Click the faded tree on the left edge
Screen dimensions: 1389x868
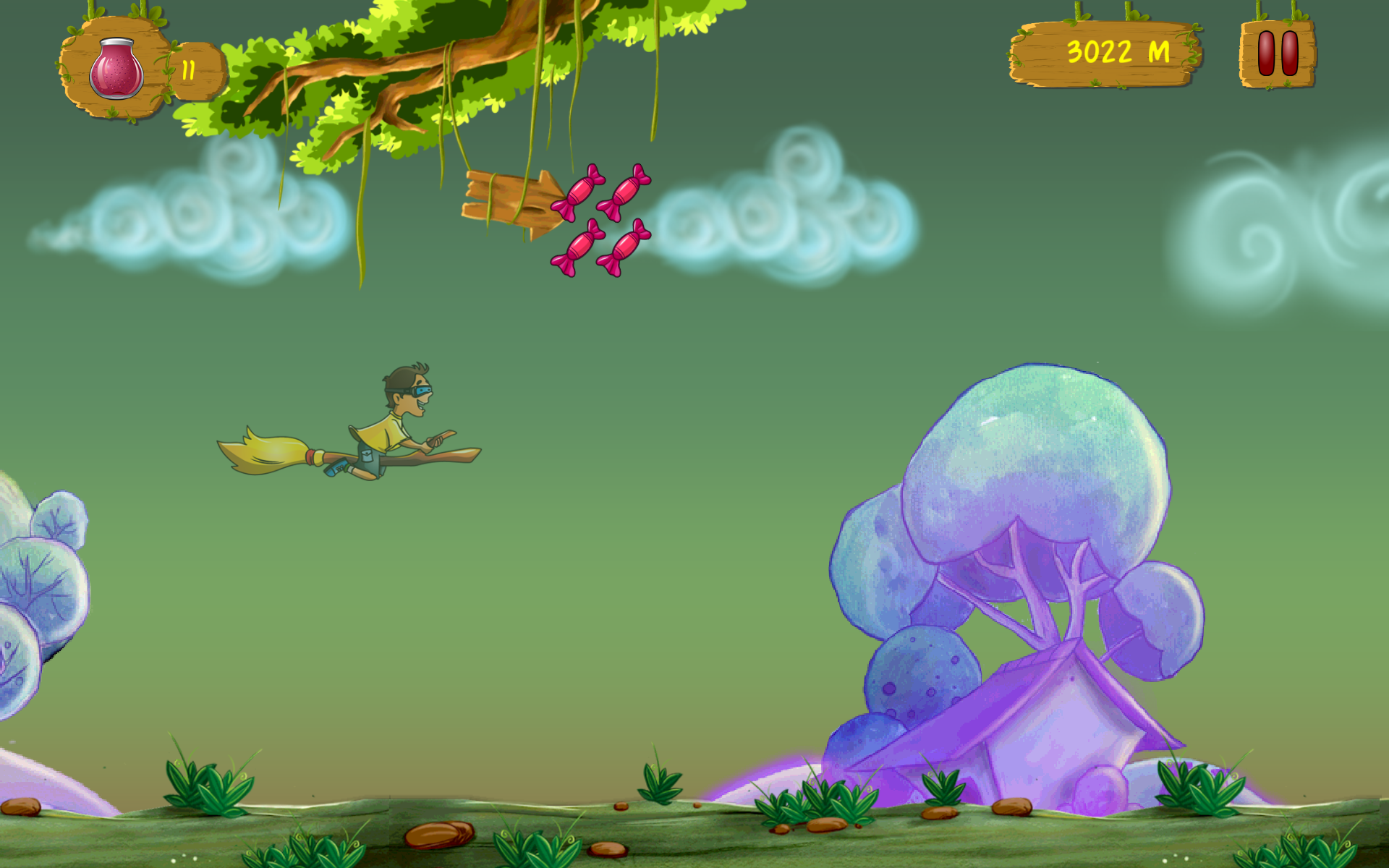(x=36, y=579)
